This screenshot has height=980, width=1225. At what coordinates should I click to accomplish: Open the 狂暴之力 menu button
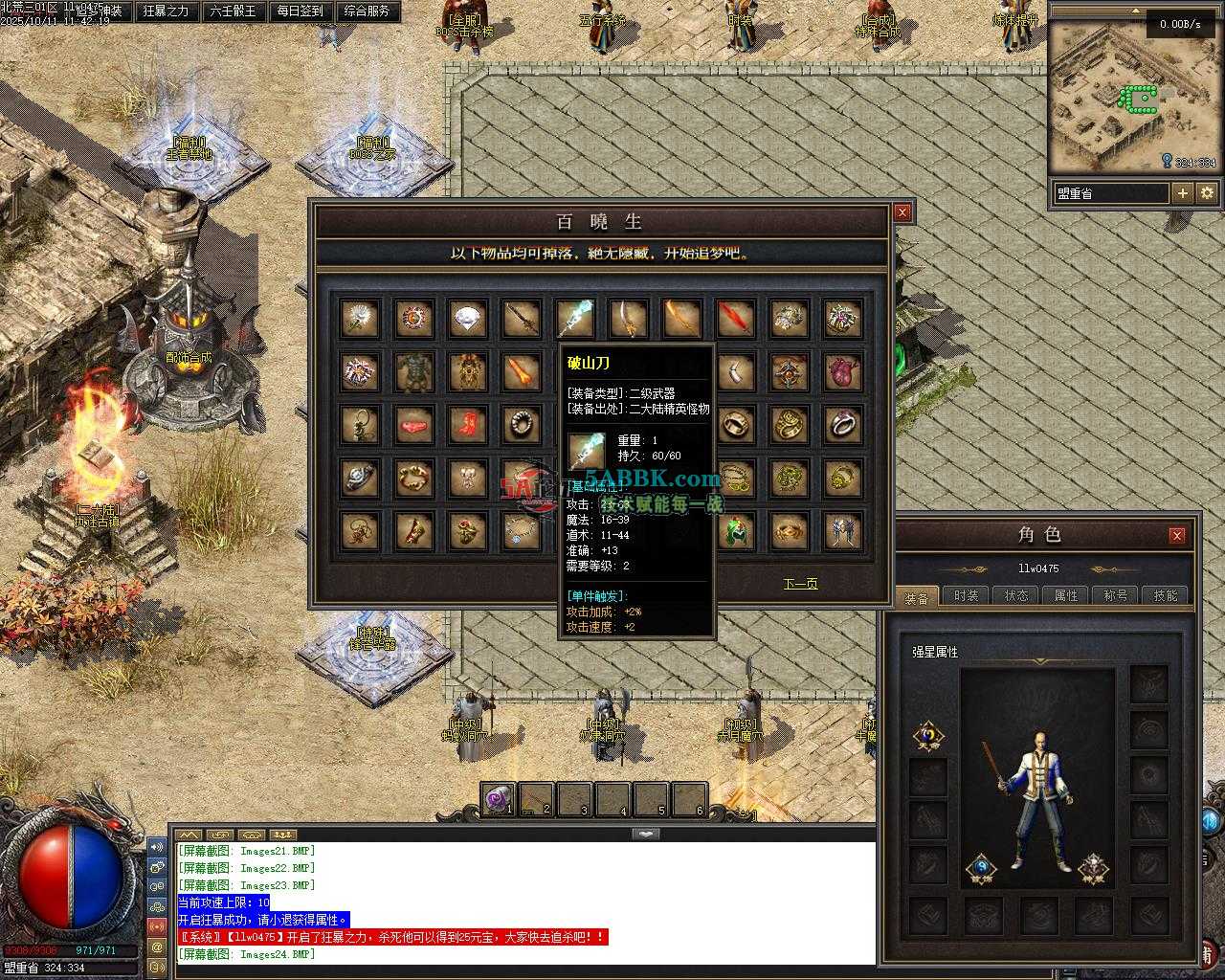pos(166,11)
